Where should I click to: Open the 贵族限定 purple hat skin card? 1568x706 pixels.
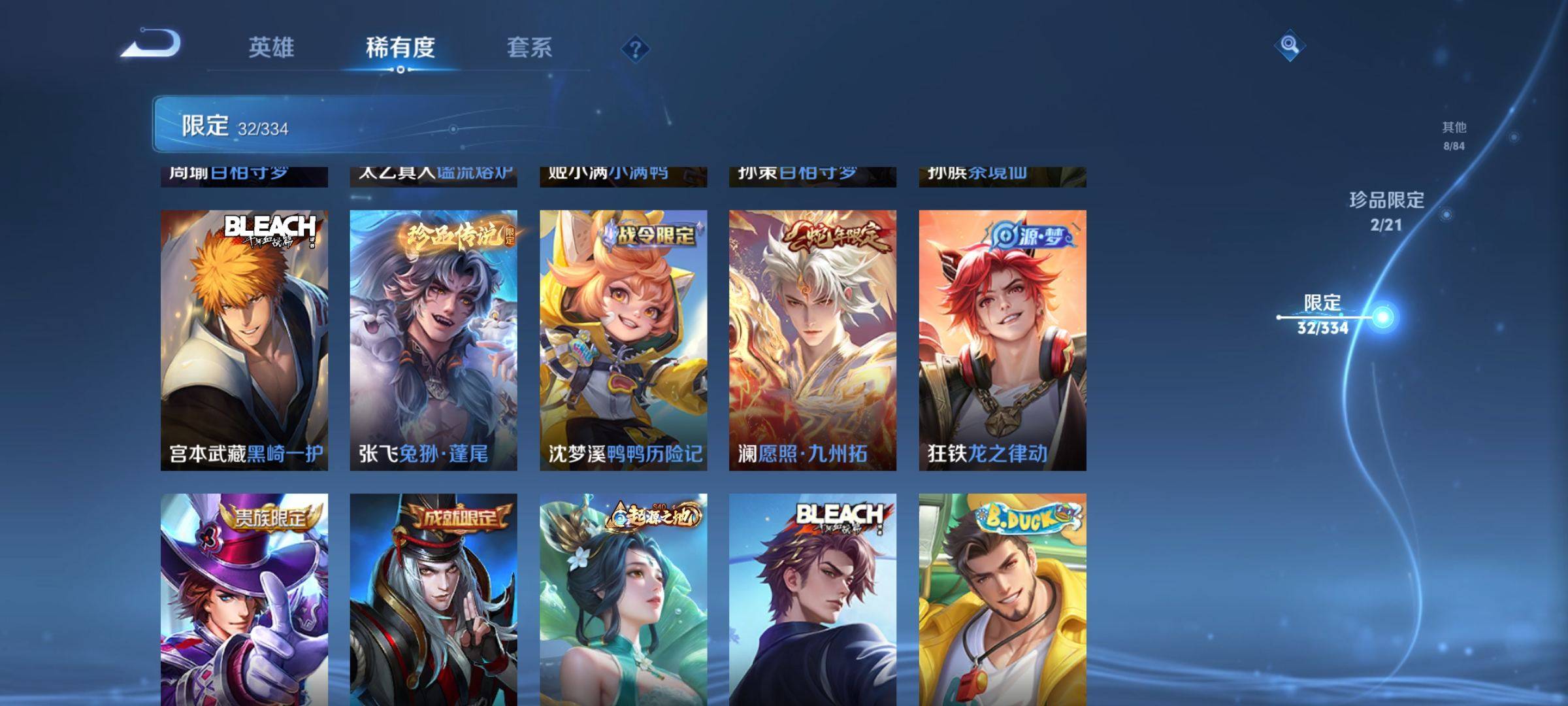click(244, 598)
